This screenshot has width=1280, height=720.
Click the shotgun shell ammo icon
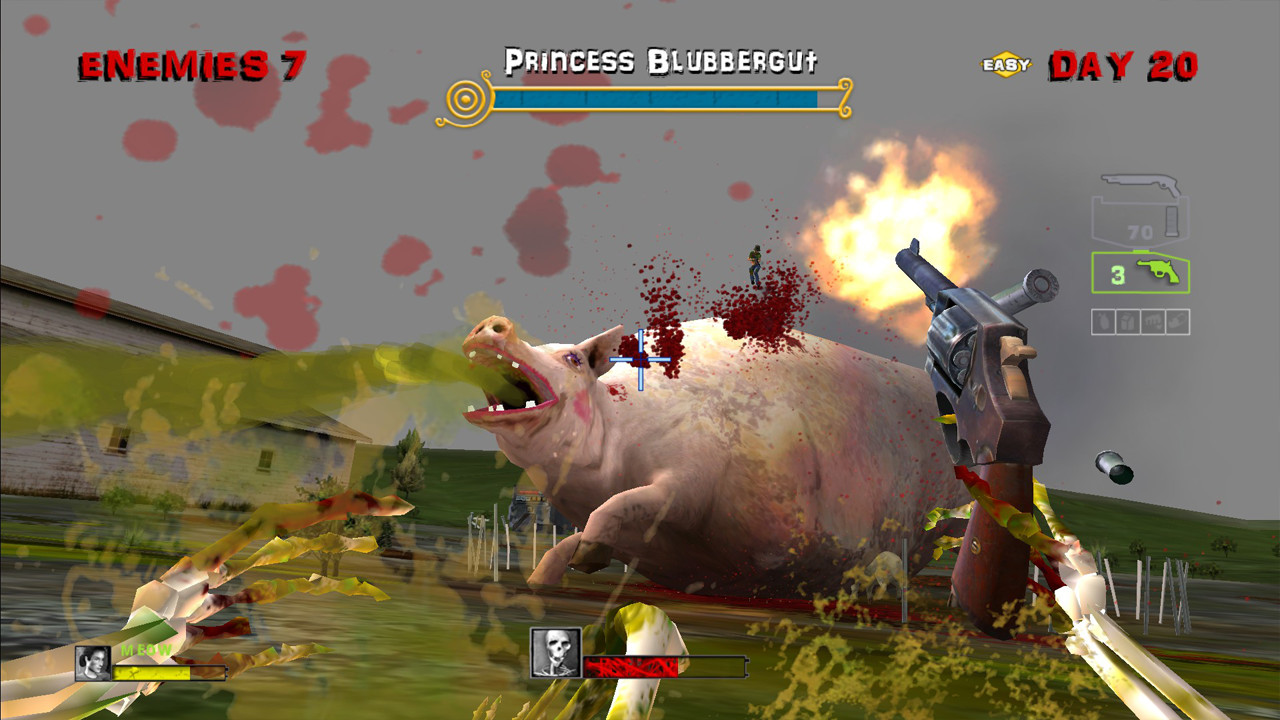click(x=1171, y=221)
